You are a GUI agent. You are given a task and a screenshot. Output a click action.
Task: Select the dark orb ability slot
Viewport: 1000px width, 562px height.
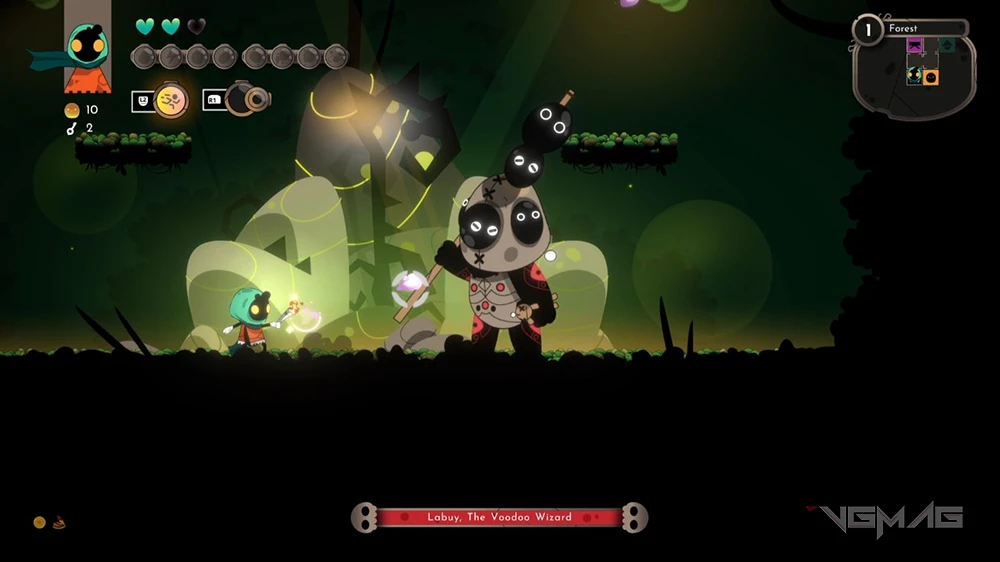point(247,99)
